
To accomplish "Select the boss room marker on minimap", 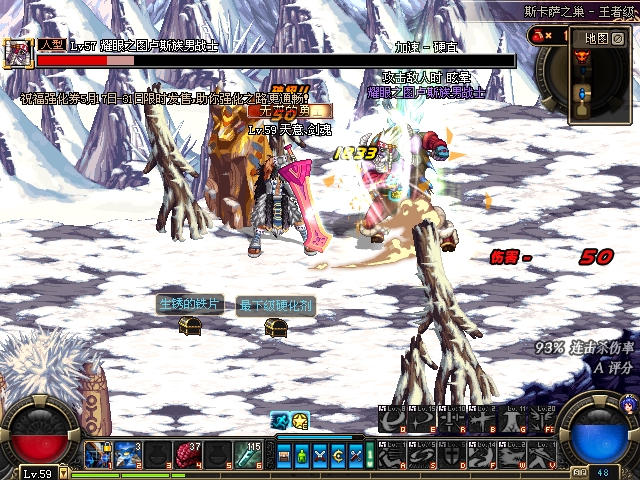I will 582,56.
